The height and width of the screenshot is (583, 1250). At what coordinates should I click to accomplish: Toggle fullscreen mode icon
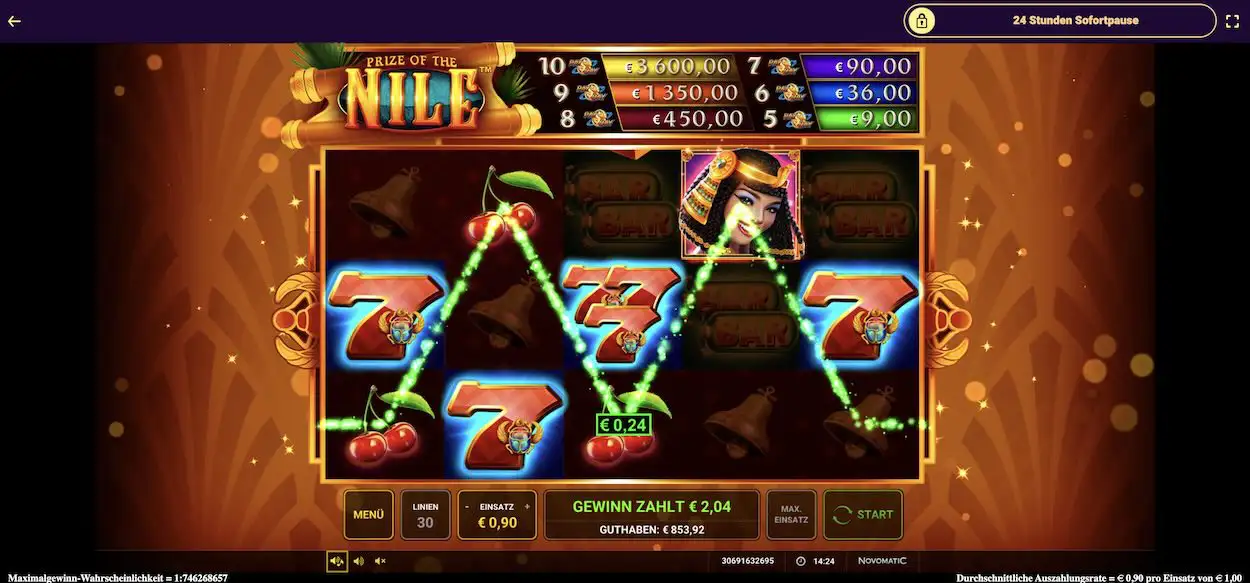point(1232,20)
